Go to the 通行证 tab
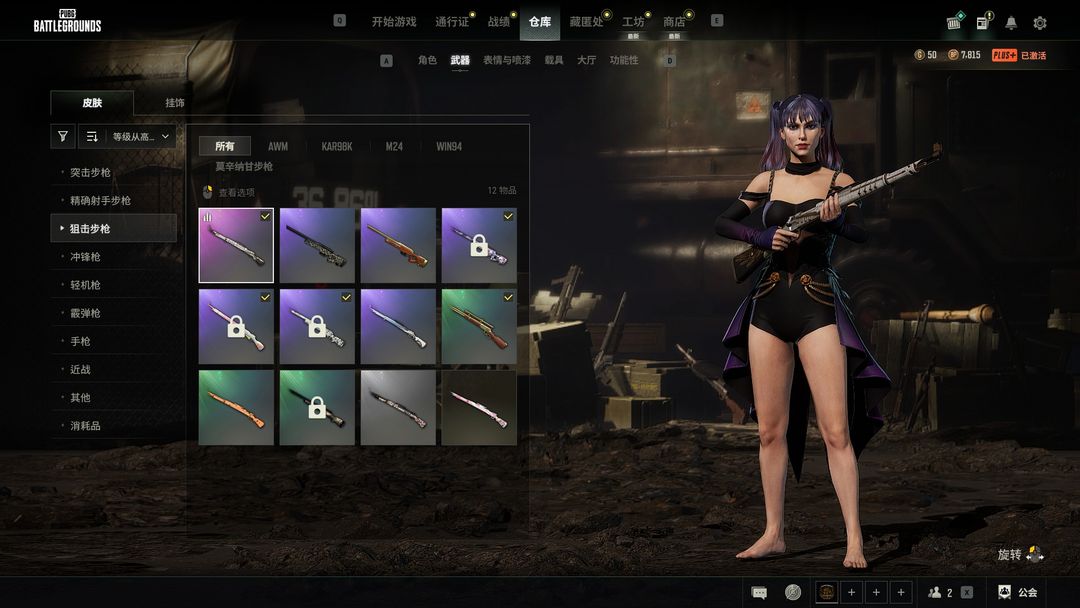The image size is (1080, 608). [x=452, y=21]
